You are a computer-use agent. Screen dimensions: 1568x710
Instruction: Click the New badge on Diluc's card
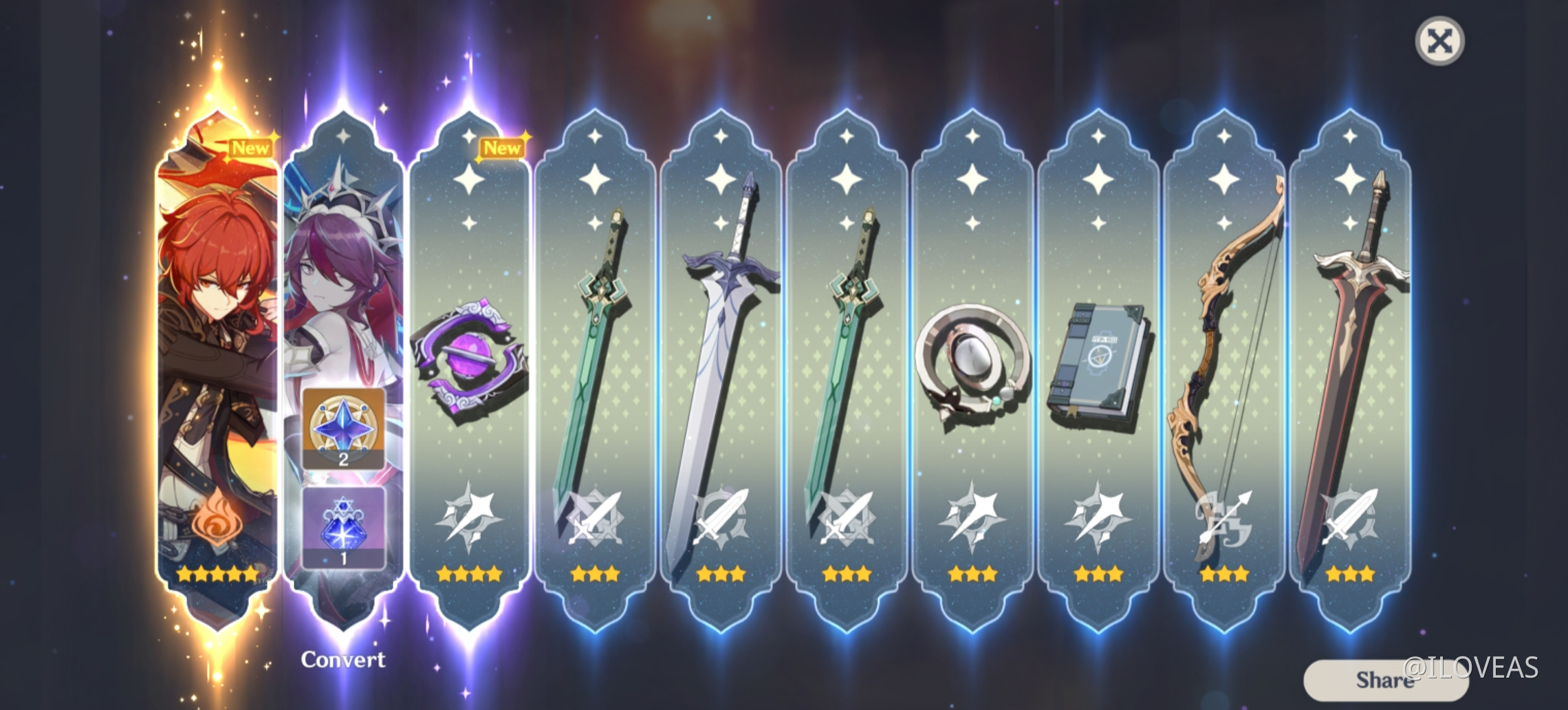[x=252, y=146]
